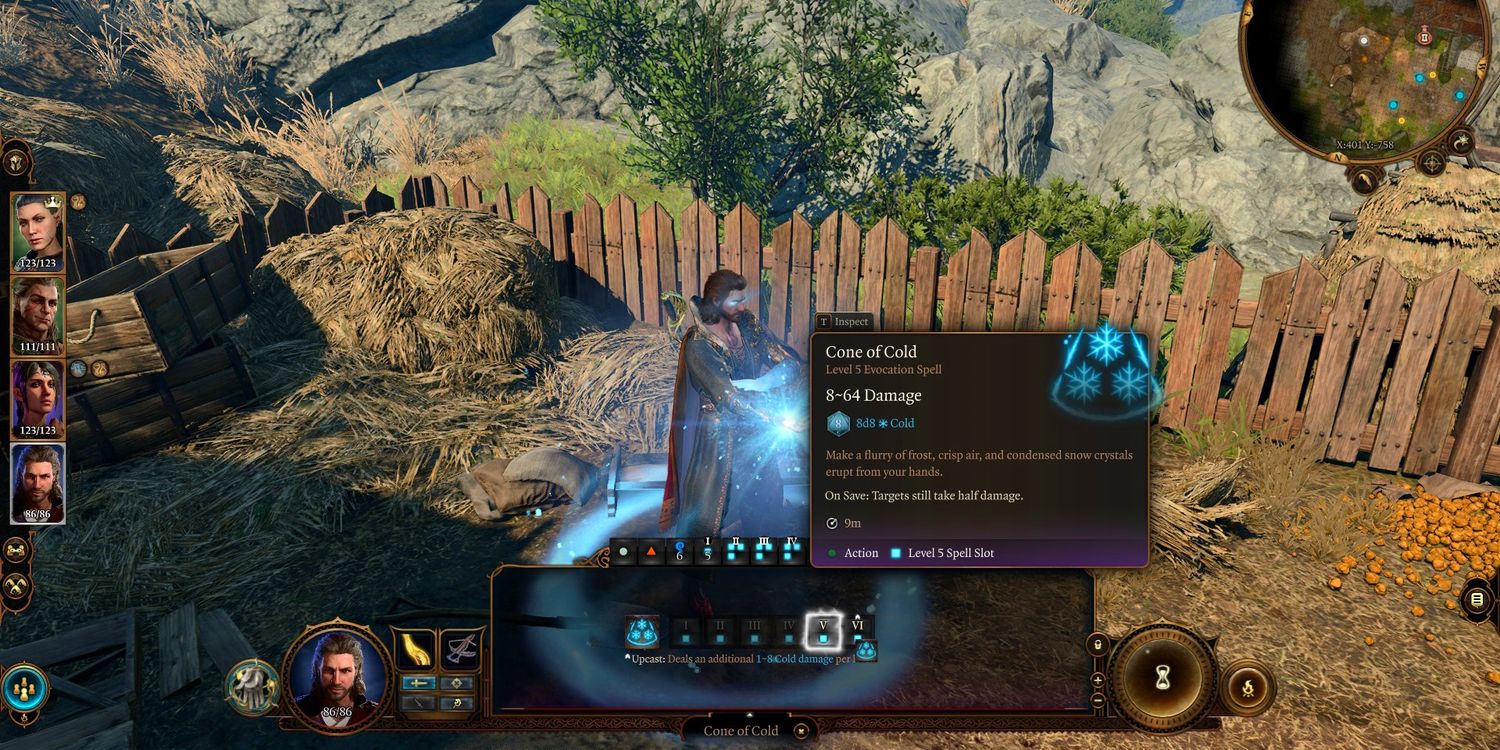Click the Cone of Cold spell icon
The height and width of the screenshot is (750, 1500).
point(641,631)
